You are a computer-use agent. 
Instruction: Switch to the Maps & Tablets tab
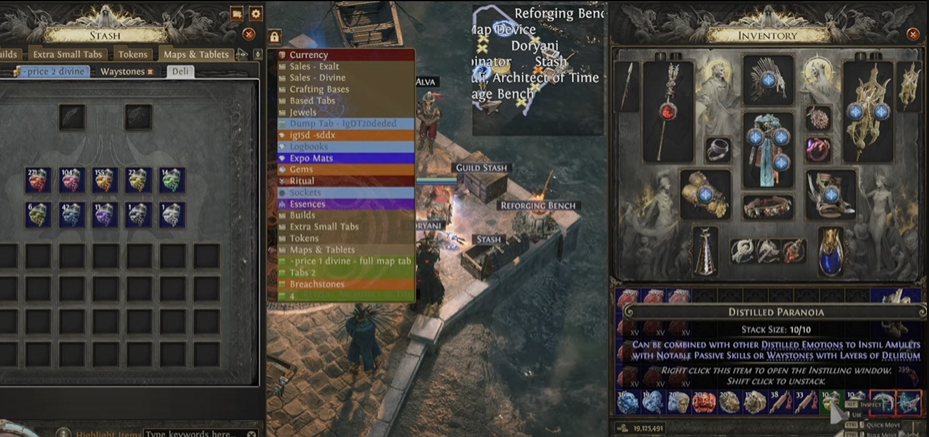(196, 54)
